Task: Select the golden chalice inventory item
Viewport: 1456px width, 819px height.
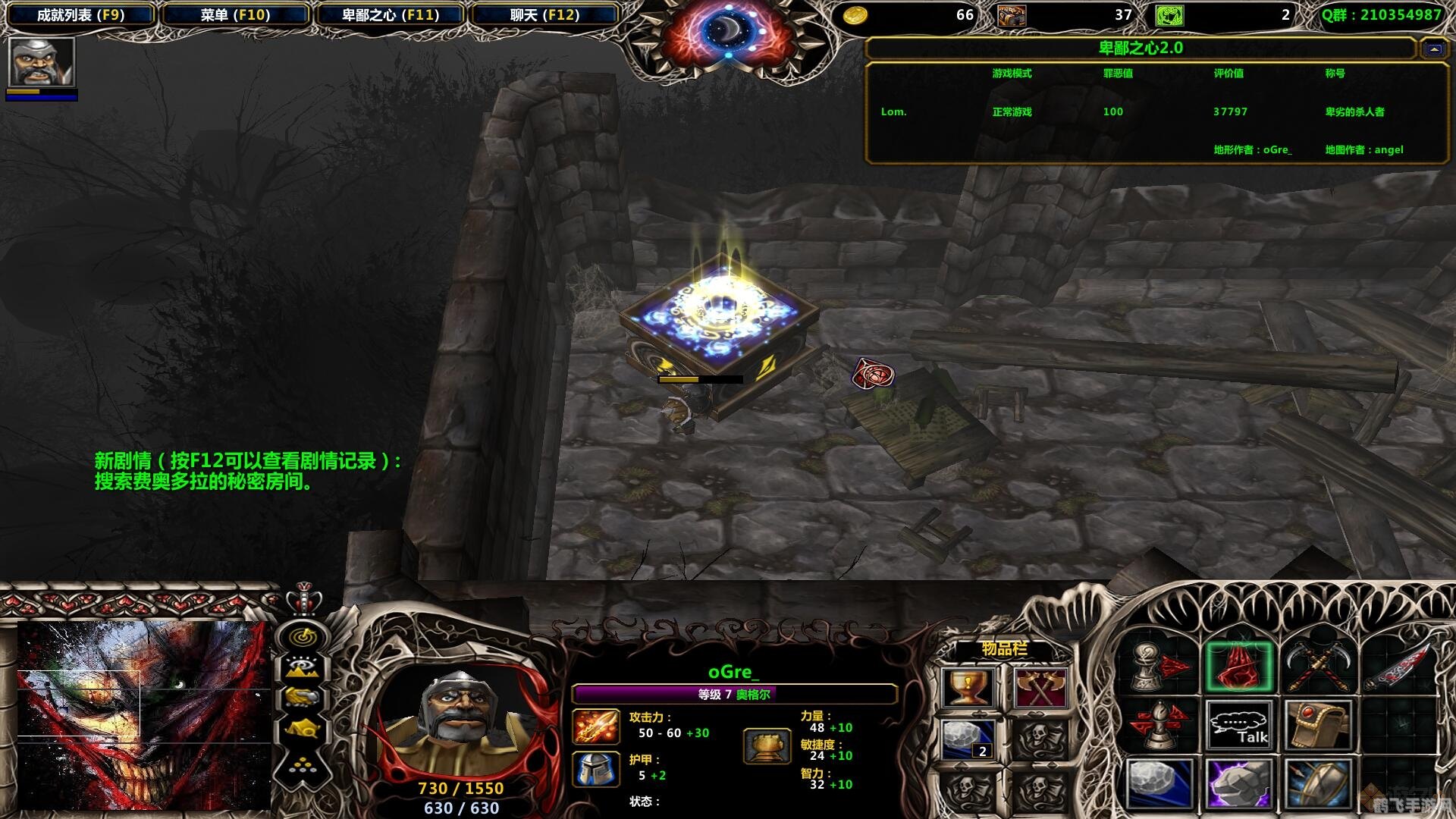Action: [x=968, y=689]
